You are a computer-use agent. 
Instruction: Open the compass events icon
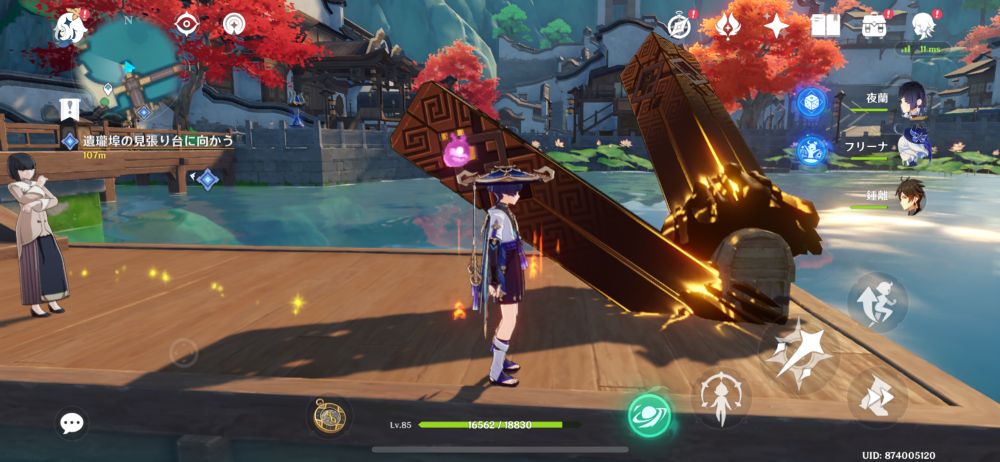[x=680, y=25]
